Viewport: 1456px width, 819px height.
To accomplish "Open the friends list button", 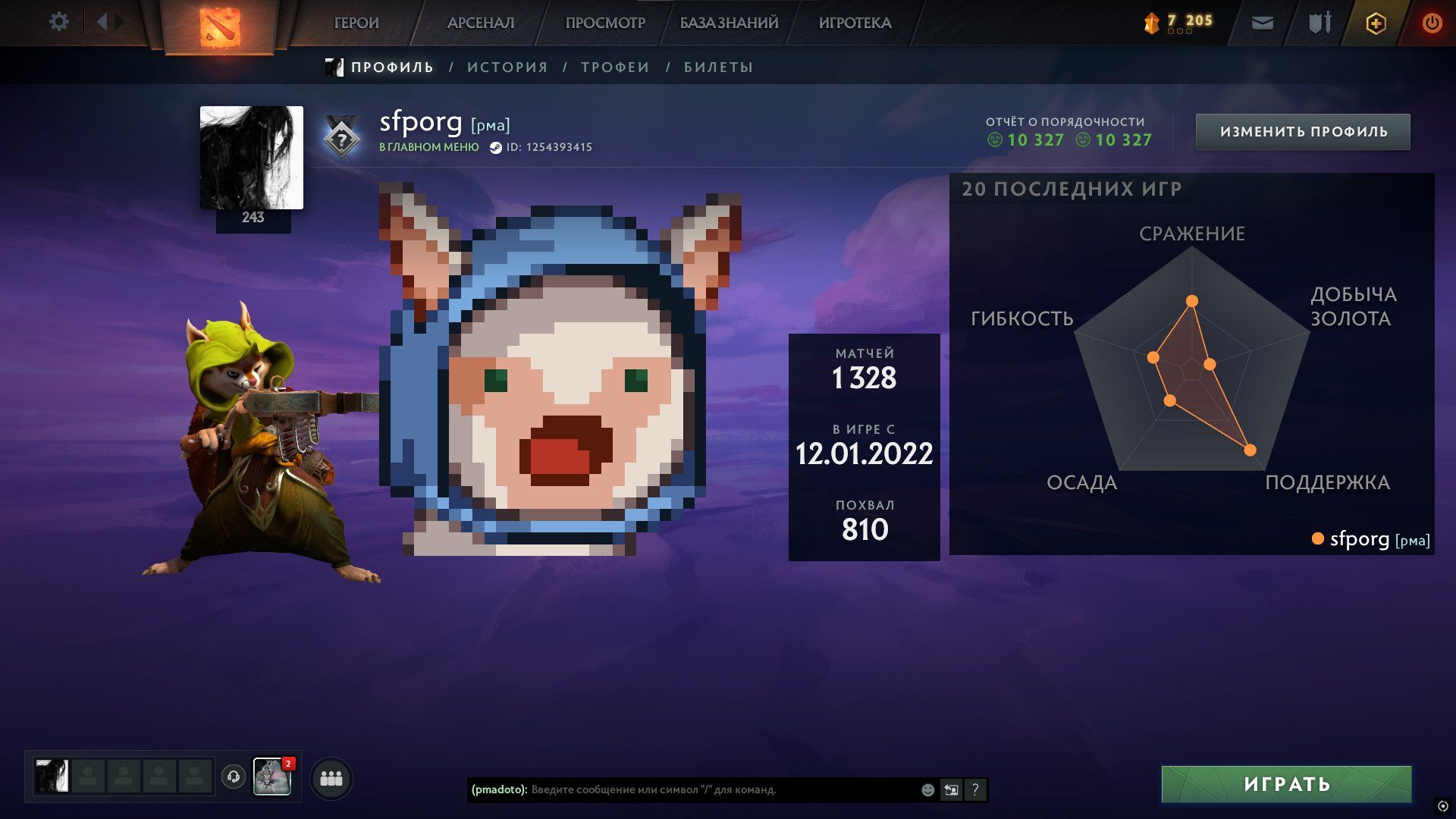I will pos(331,779).
